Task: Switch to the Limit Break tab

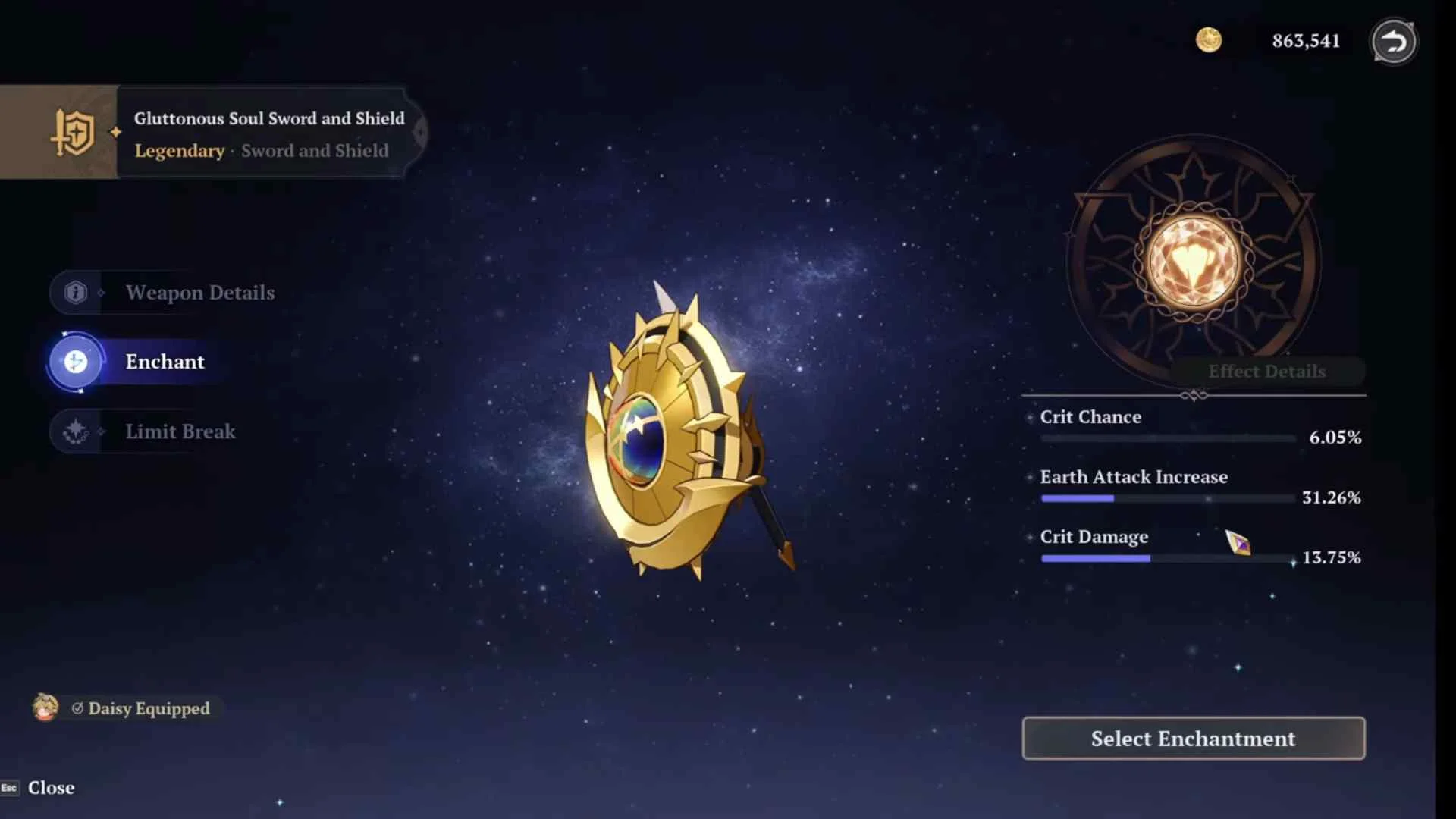Action: click(180, 431)
